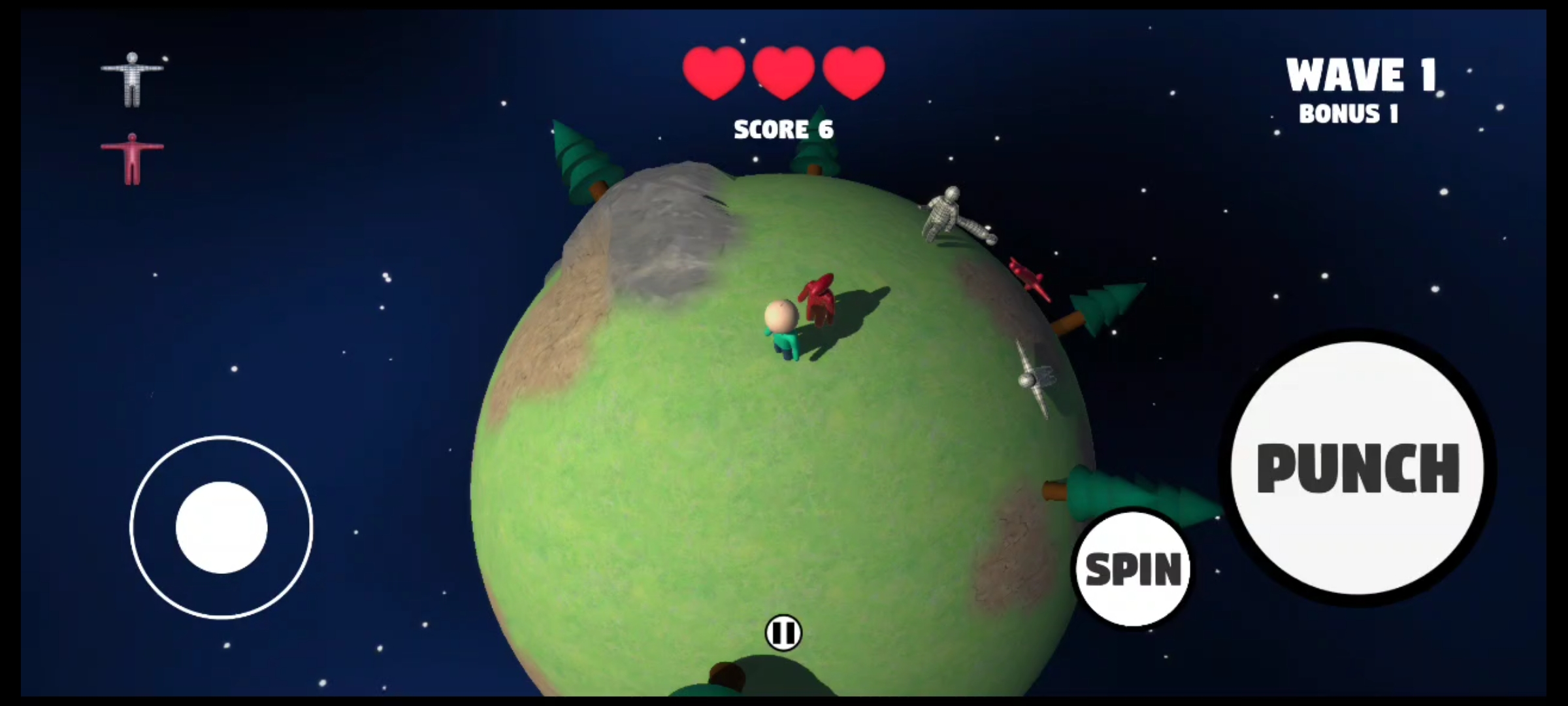Tap the sideways tree on the planet's right edge
1568x706 pixels.
pyautogui.click(x=1104, y=307)
